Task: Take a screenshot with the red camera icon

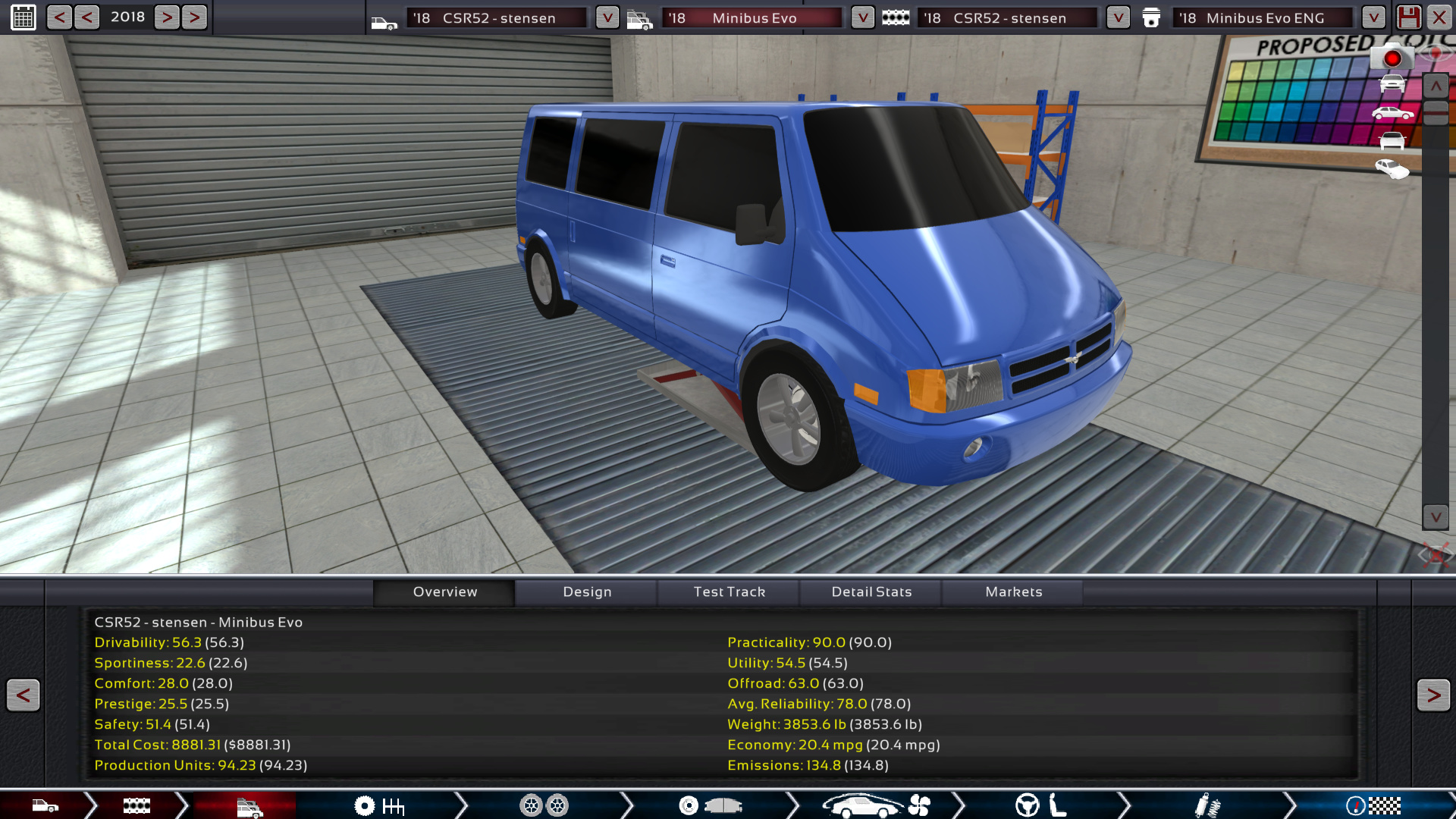Action: (x=1392, y=58)
